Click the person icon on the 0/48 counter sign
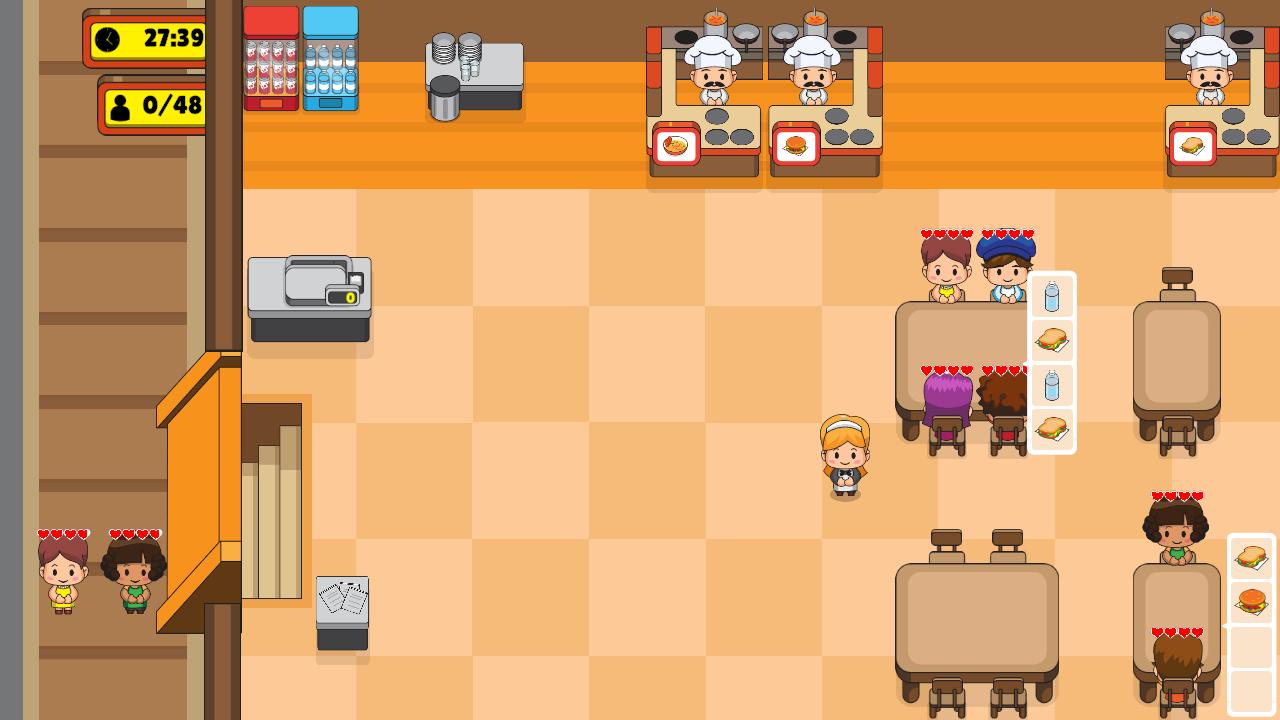 click(x=121, y=105)
